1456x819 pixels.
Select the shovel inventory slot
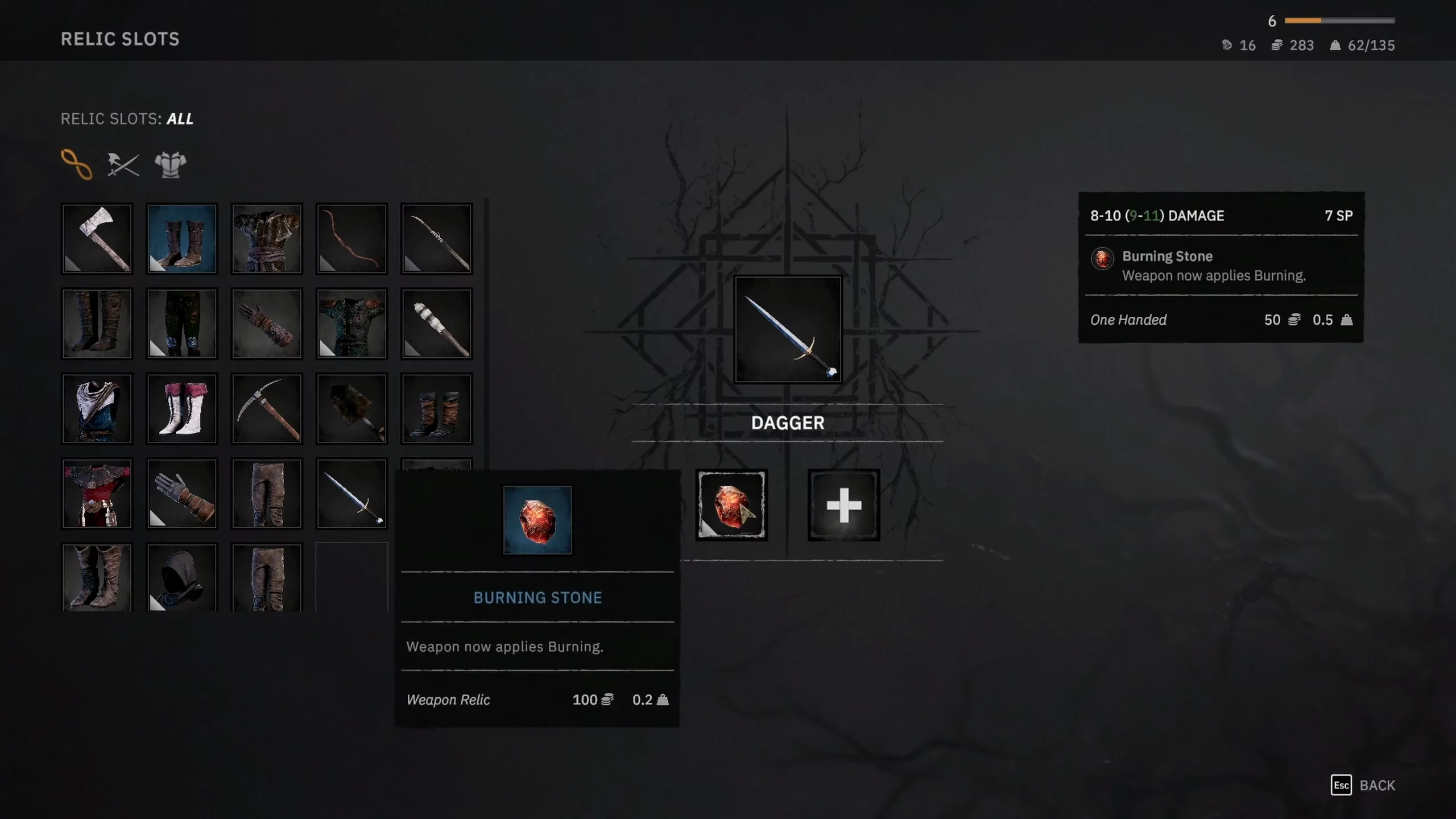351,409
